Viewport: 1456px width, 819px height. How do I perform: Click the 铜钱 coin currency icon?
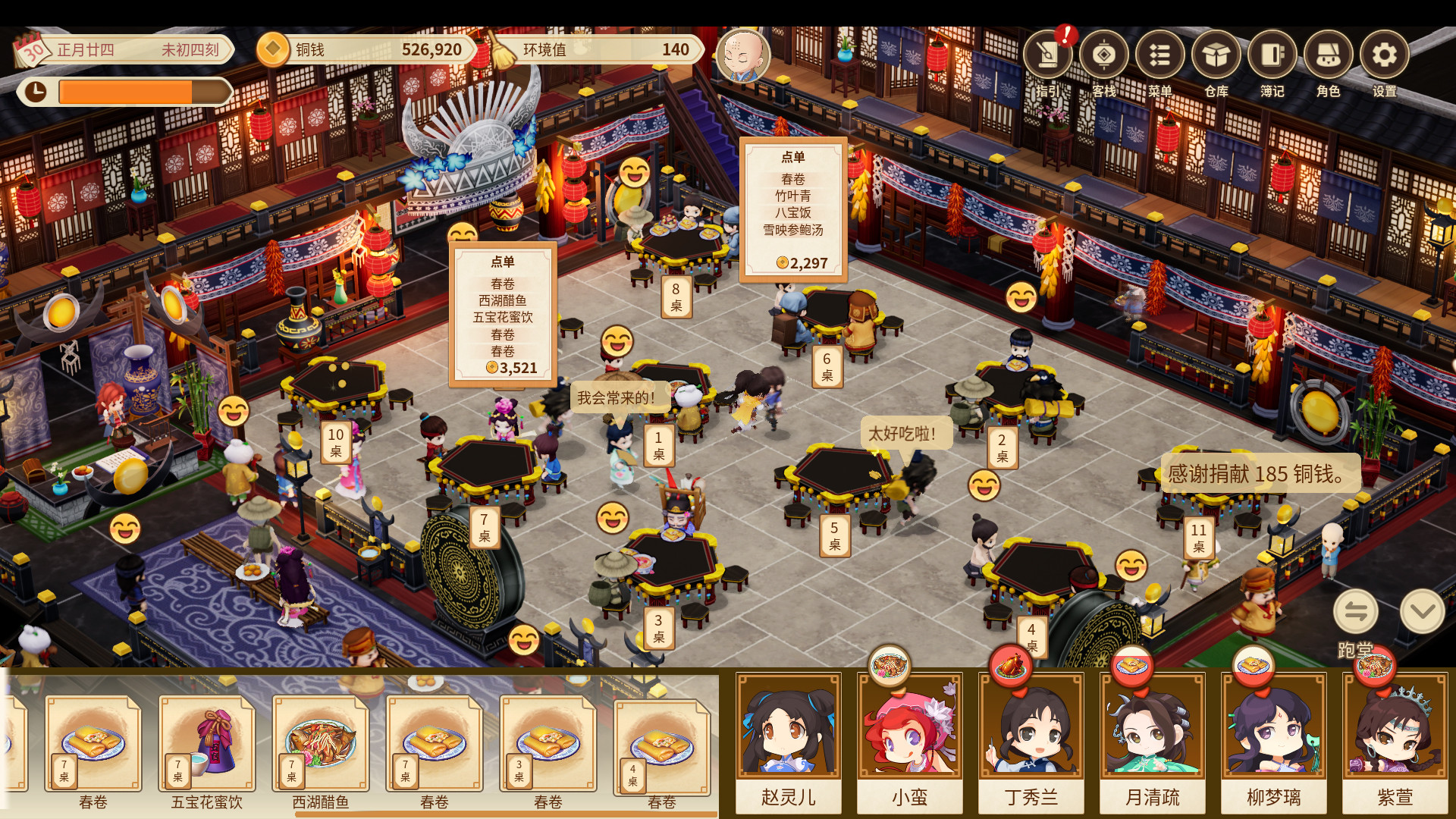point(271,49)
